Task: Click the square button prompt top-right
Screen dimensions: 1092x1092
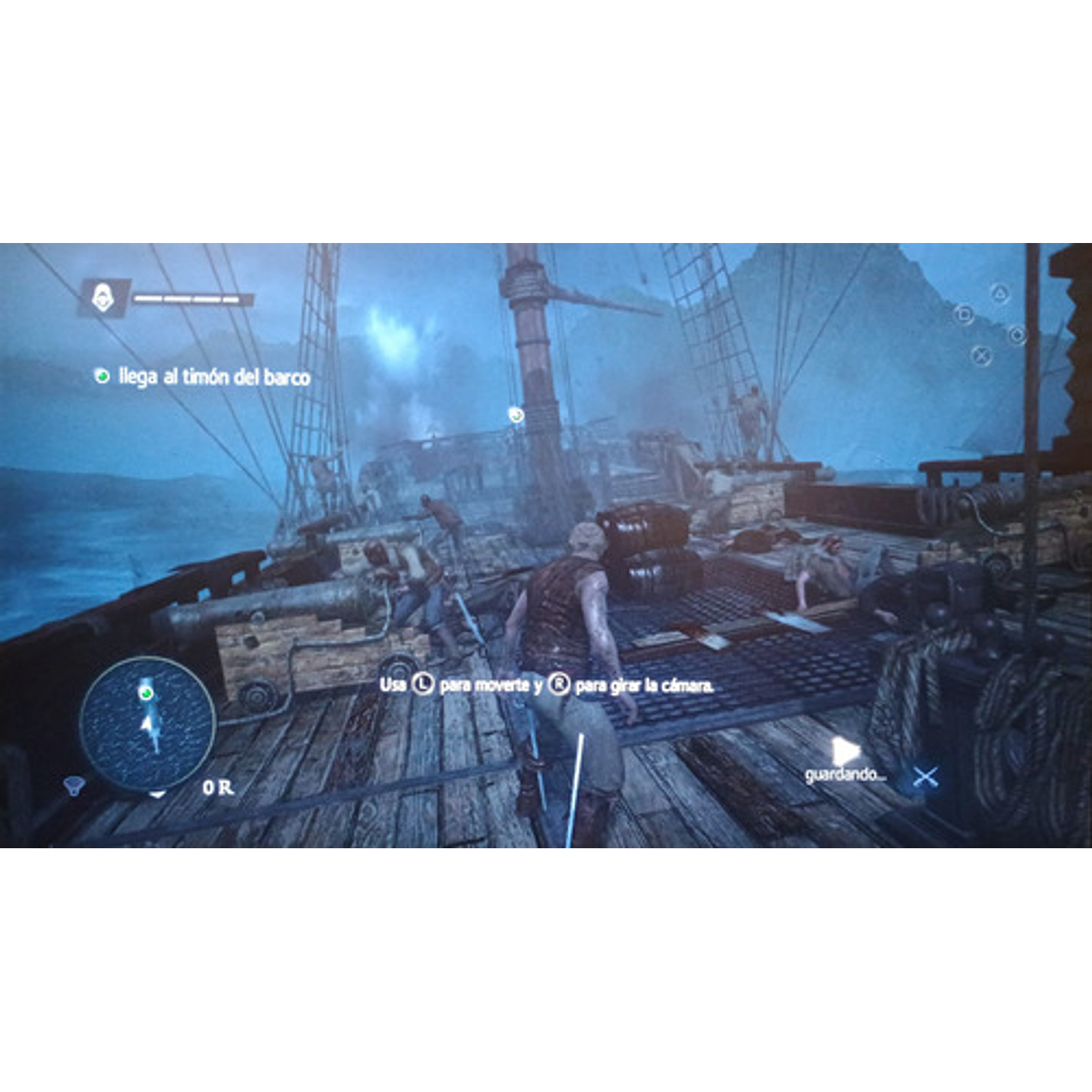Action: (x=964, y=315)
